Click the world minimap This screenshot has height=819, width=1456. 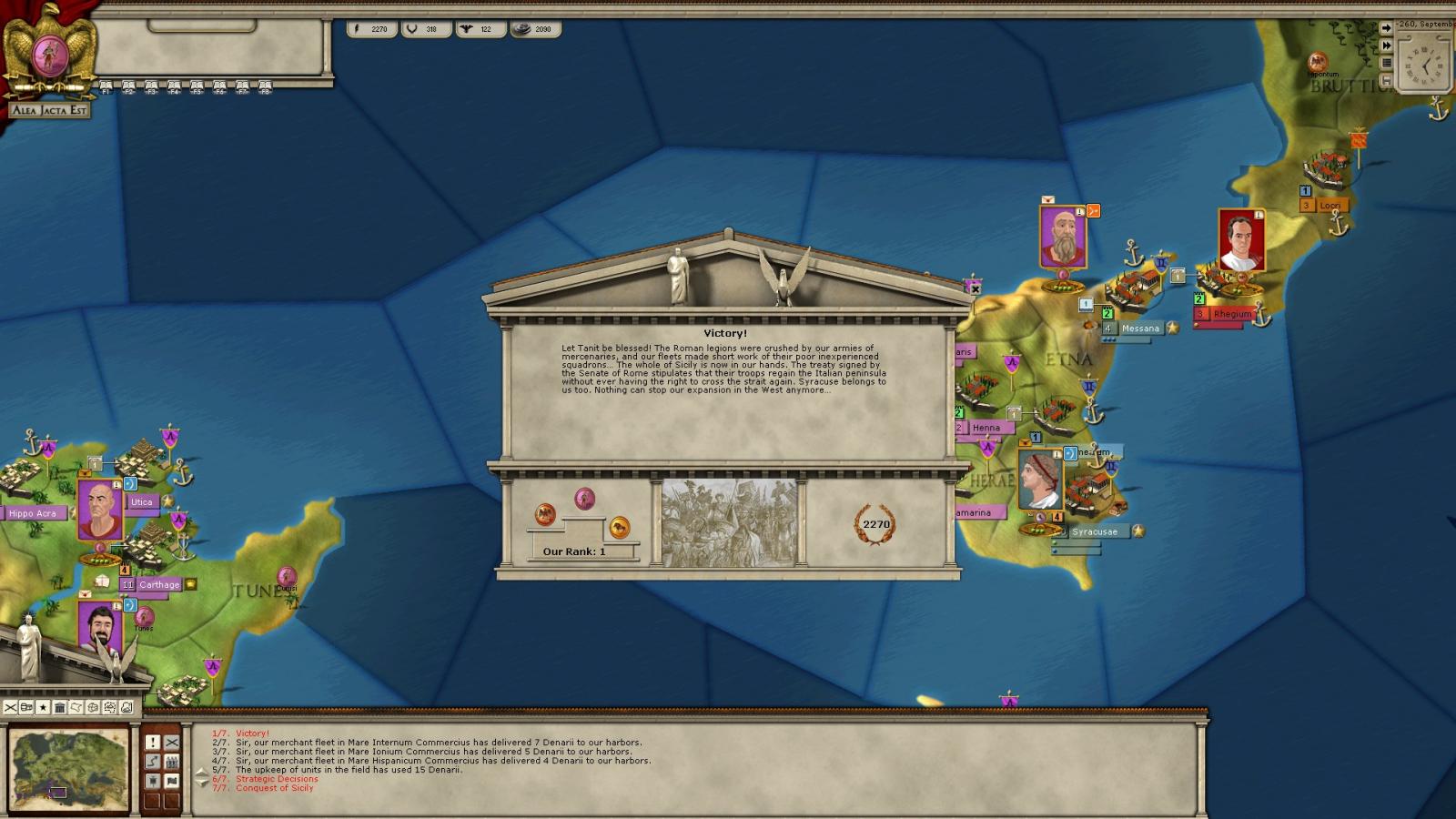click(x=69, y=769)
